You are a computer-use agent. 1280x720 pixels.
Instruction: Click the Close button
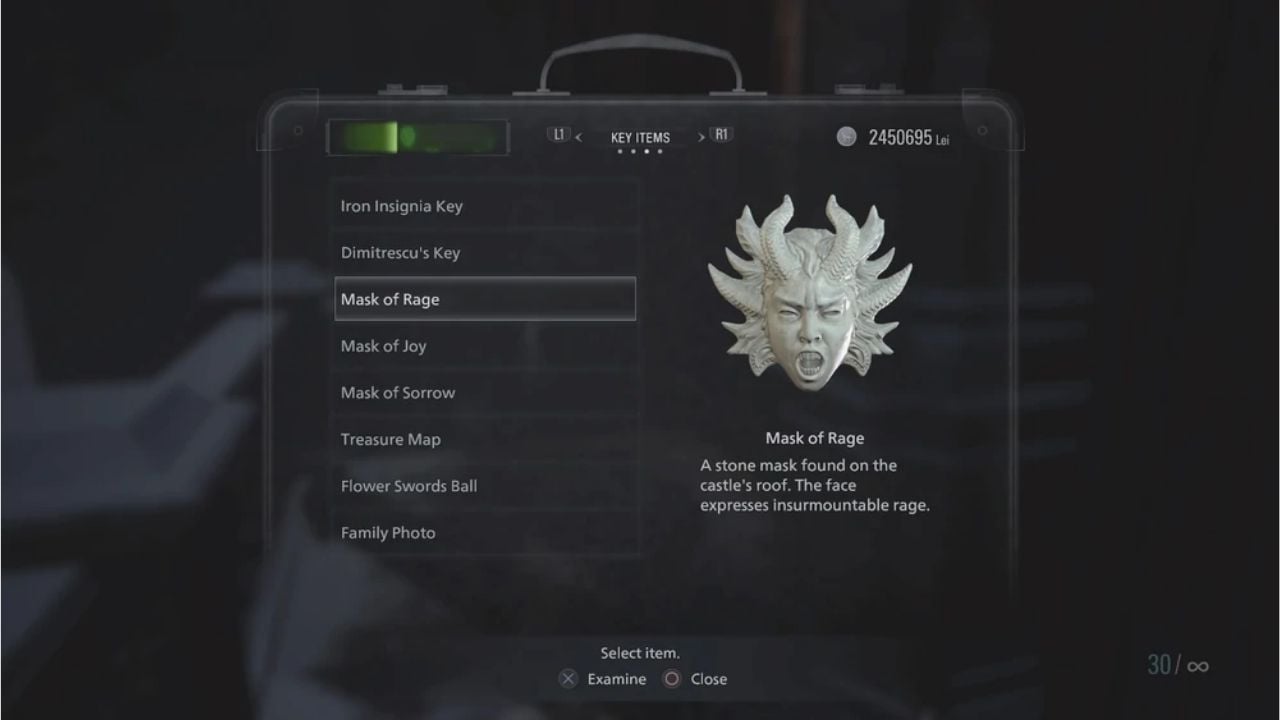[707, 679]
